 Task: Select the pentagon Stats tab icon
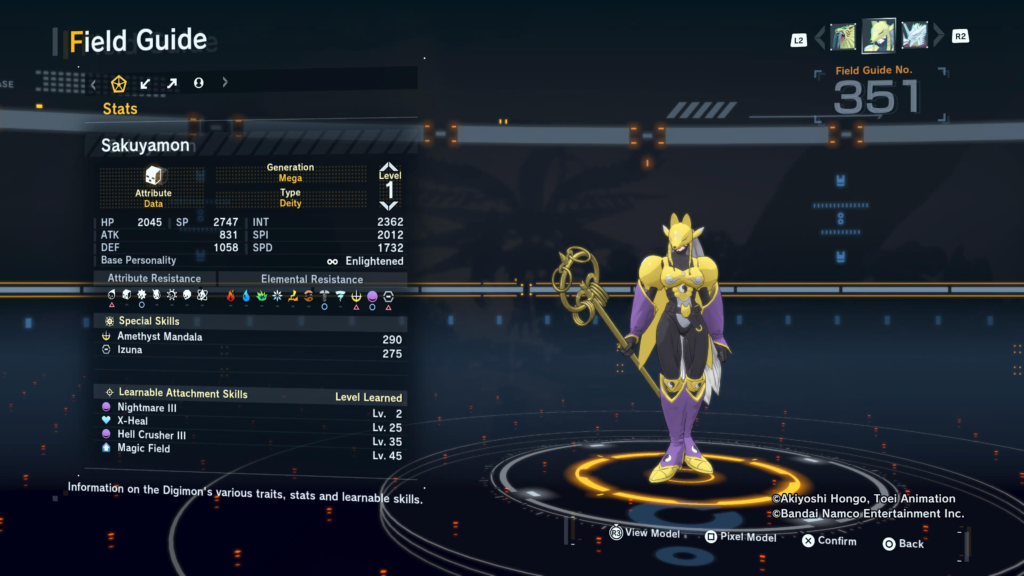tap(119, 83)
